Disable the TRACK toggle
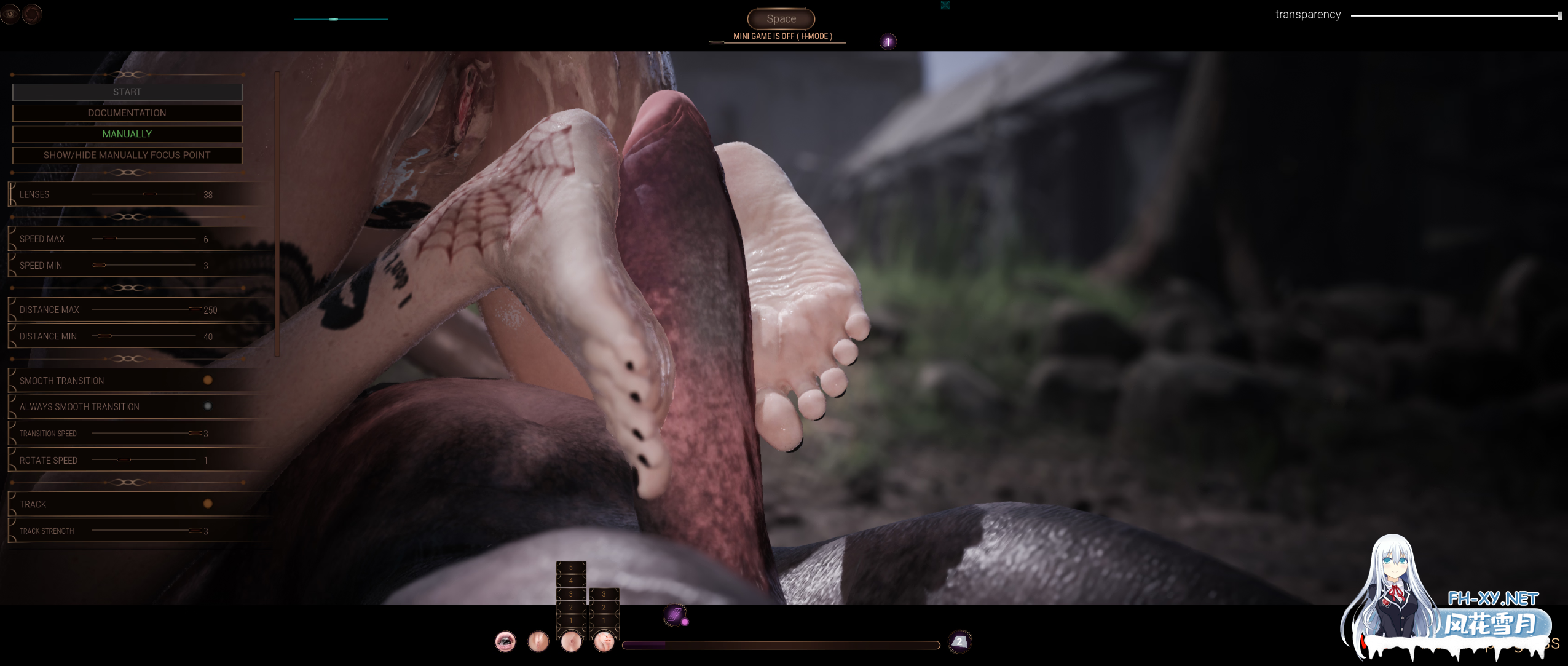Viewport: 1568px width, 666px height. [208, 504]
